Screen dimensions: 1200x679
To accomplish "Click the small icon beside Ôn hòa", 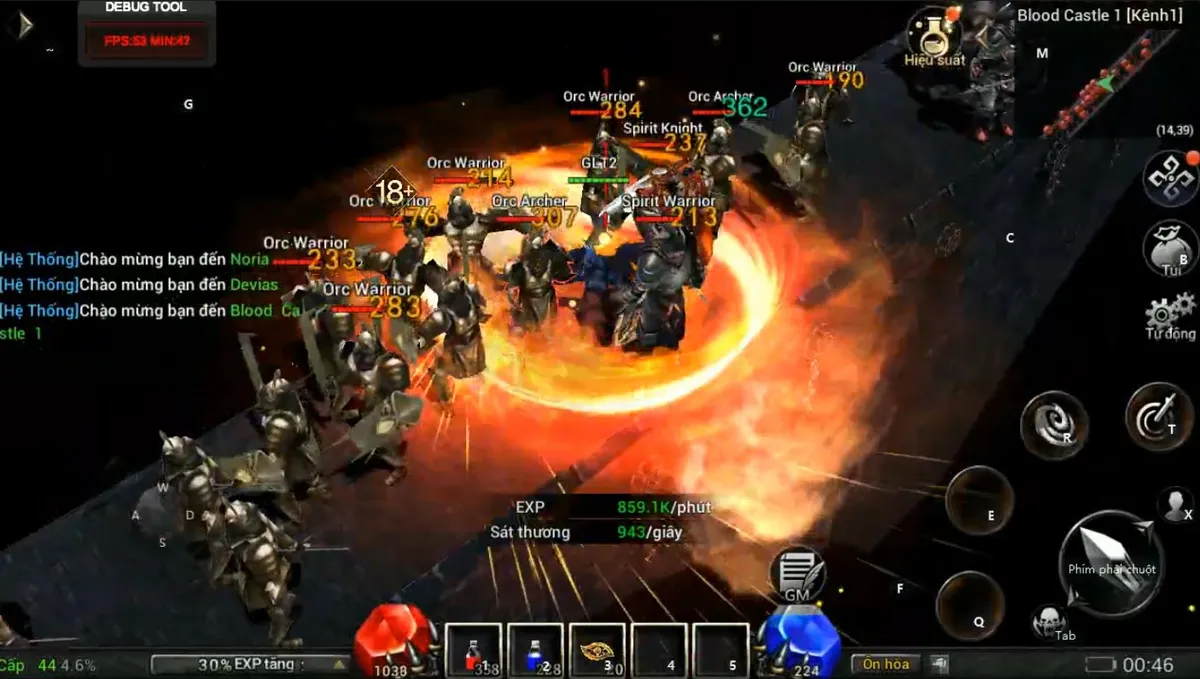I will click(939, 664).
